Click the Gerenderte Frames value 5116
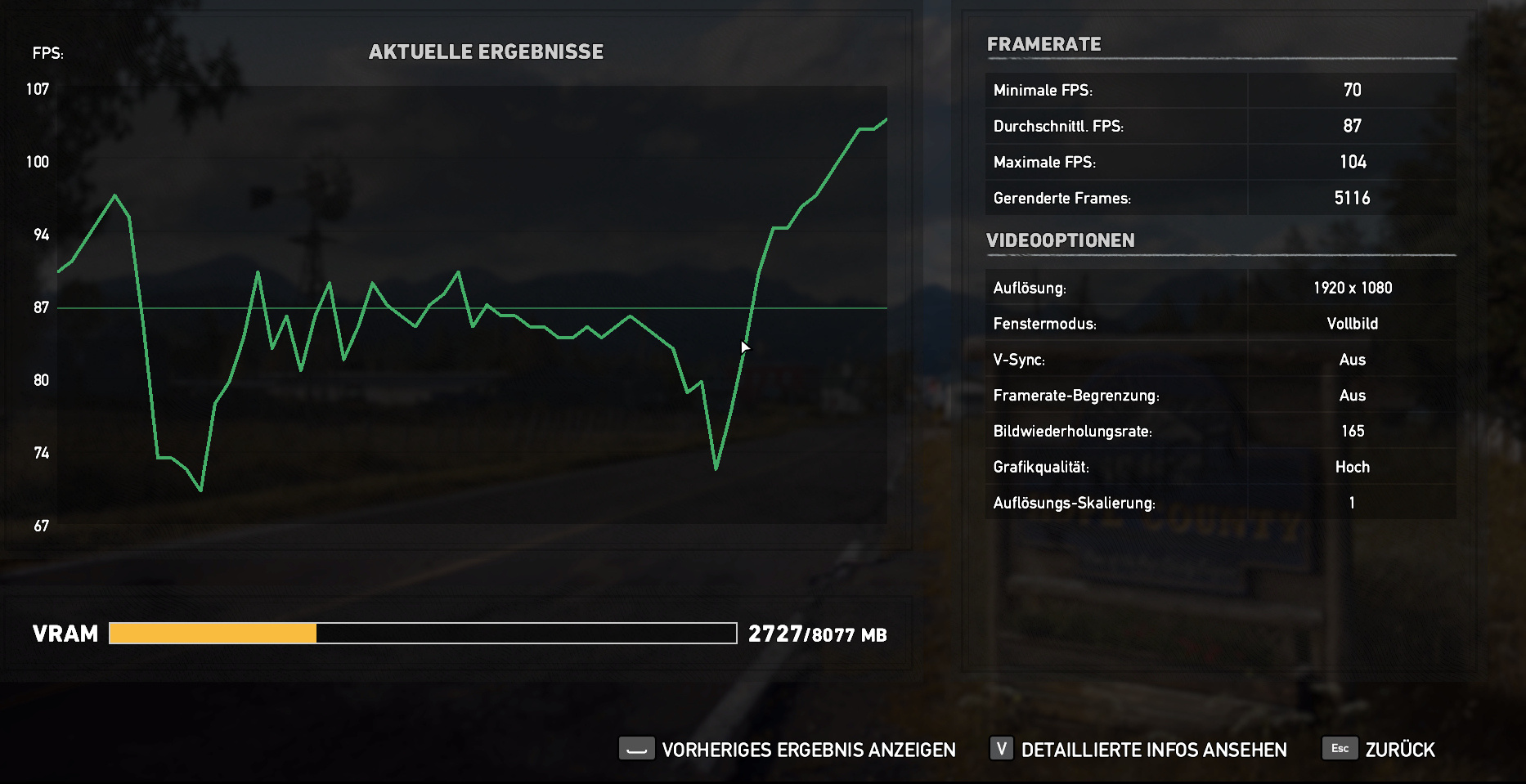 (1352, 197)
